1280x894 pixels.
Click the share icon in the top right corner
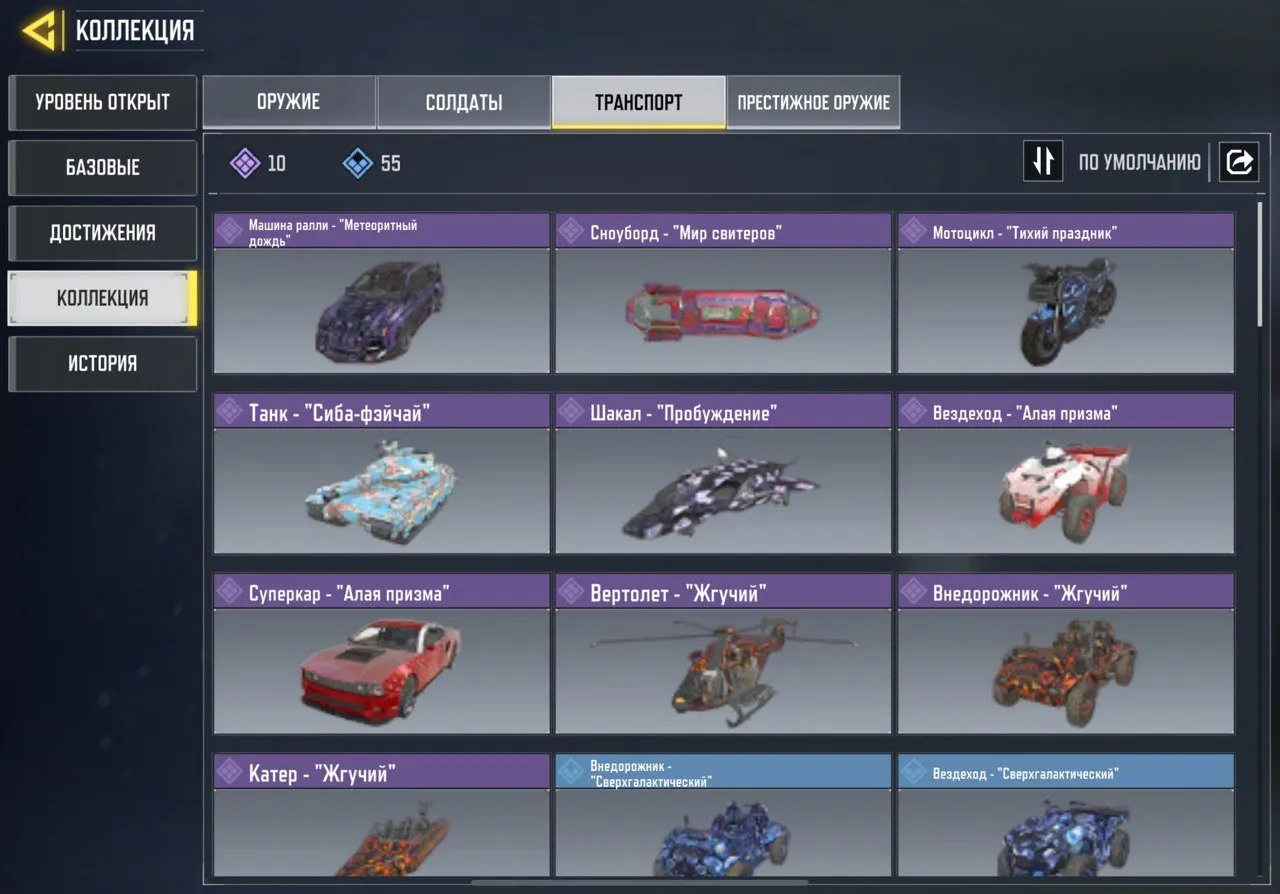coord(1239,161)
